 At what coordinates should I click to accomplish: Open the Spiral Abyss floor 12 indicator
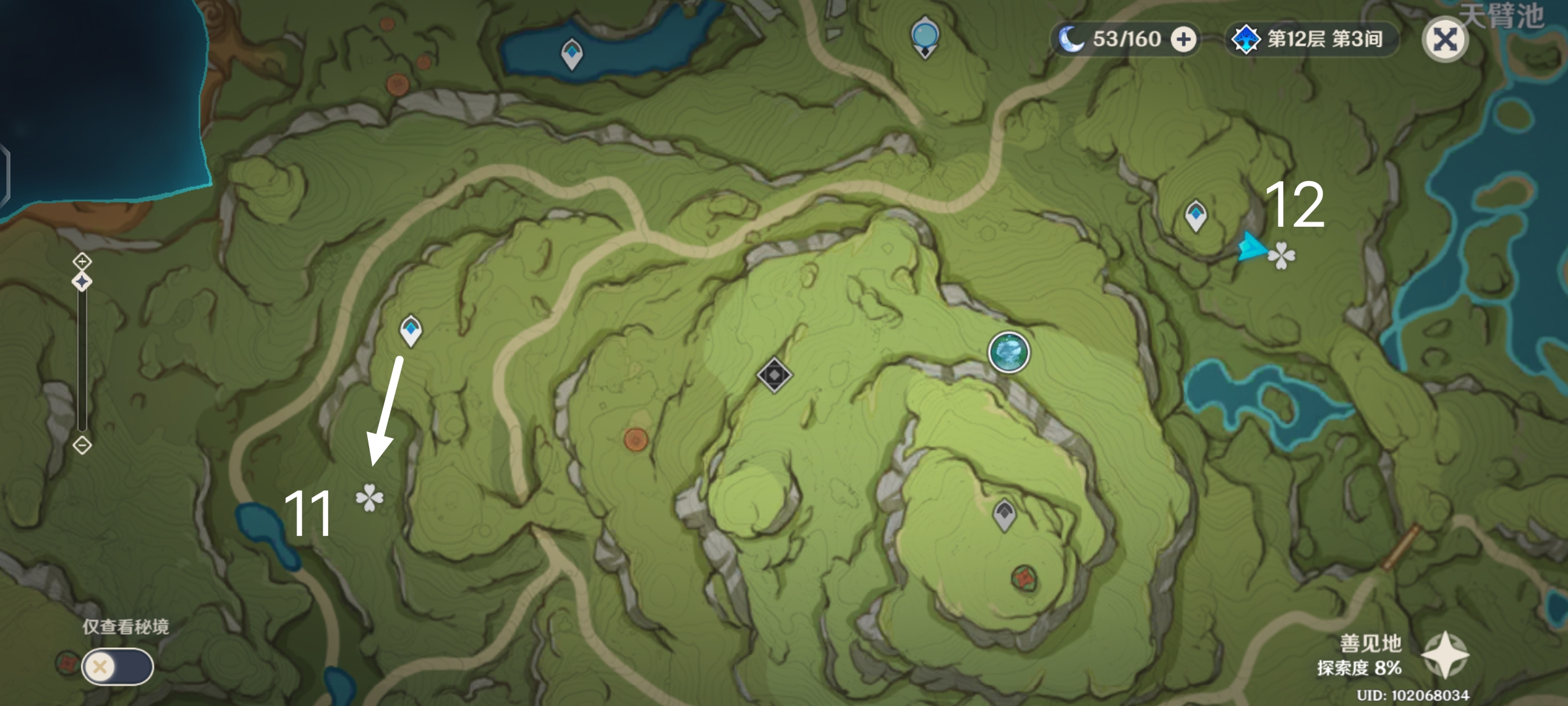[1312, 39]
